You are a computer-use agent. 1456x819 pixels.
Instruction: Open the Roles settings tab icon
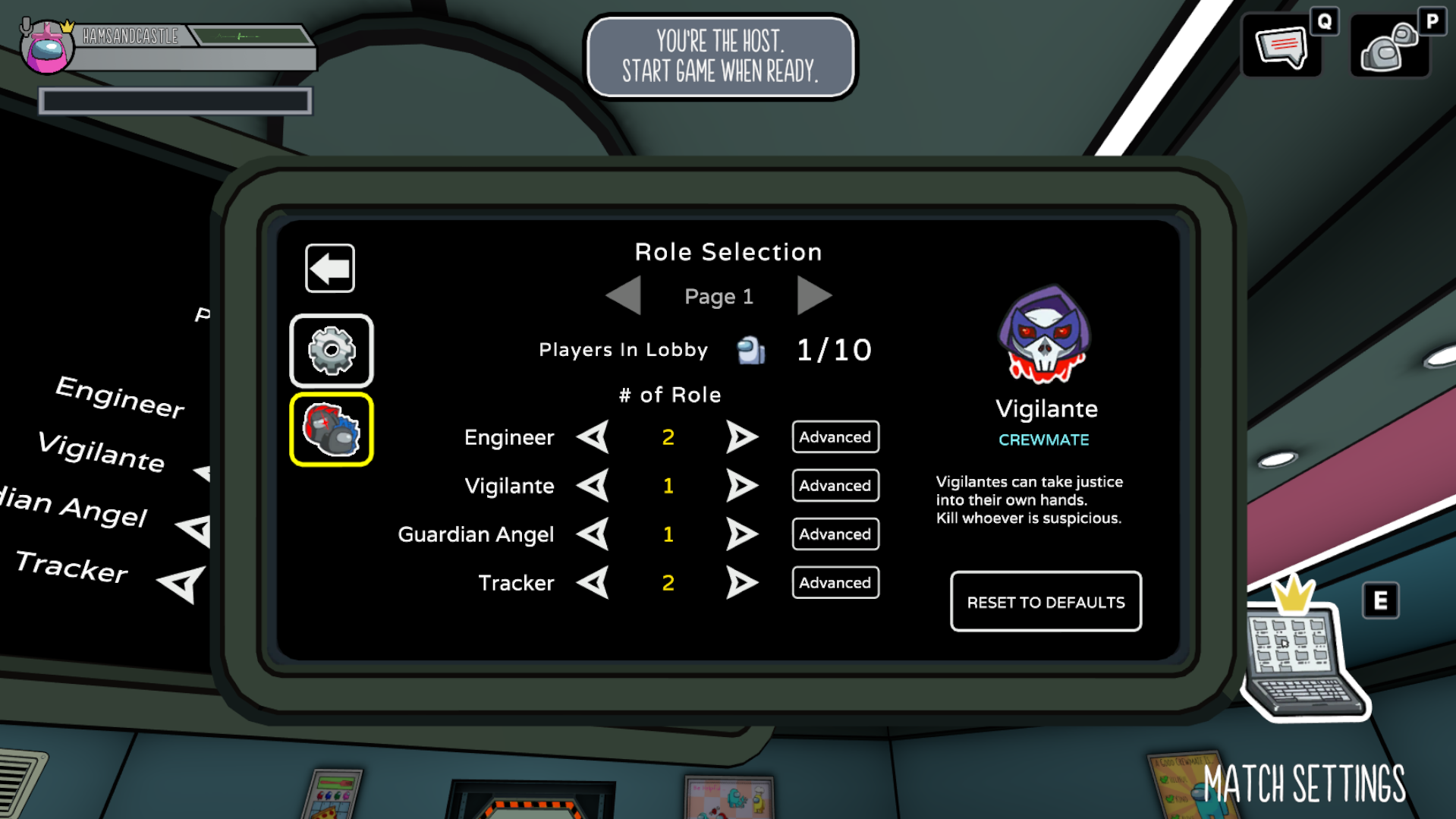point(331,429)
